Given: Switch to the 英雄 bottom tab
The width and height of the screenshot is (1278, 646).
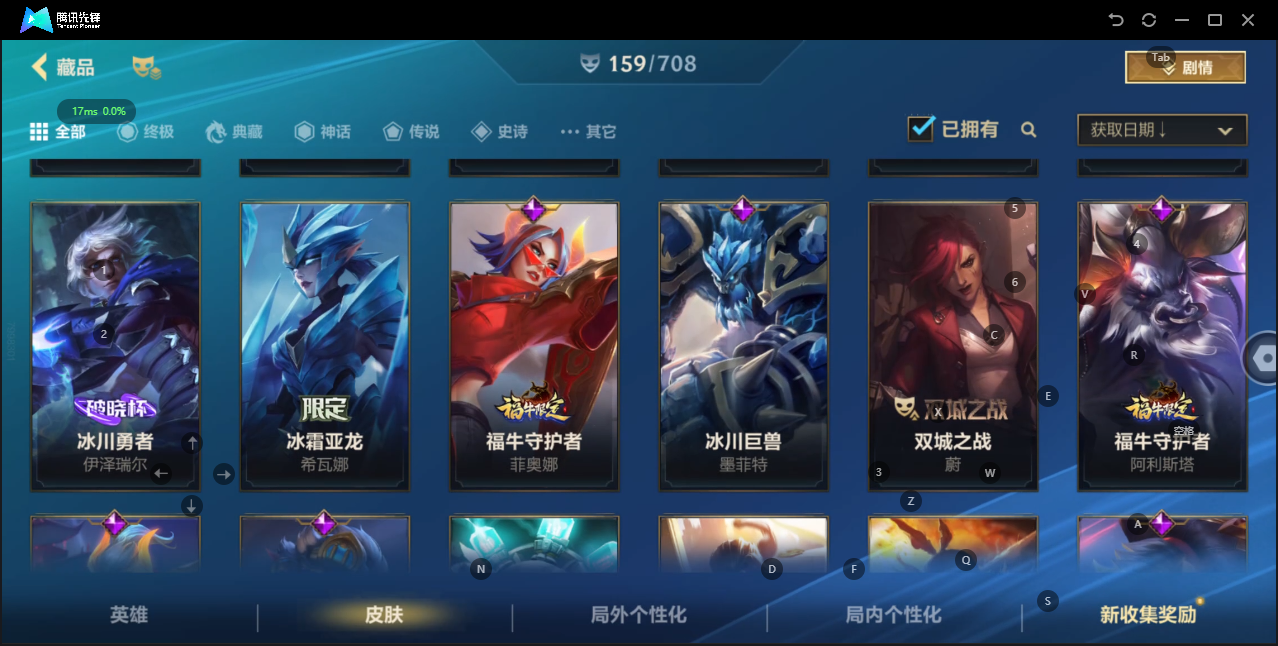Looking at the screenshot, I should pos(129,615).
